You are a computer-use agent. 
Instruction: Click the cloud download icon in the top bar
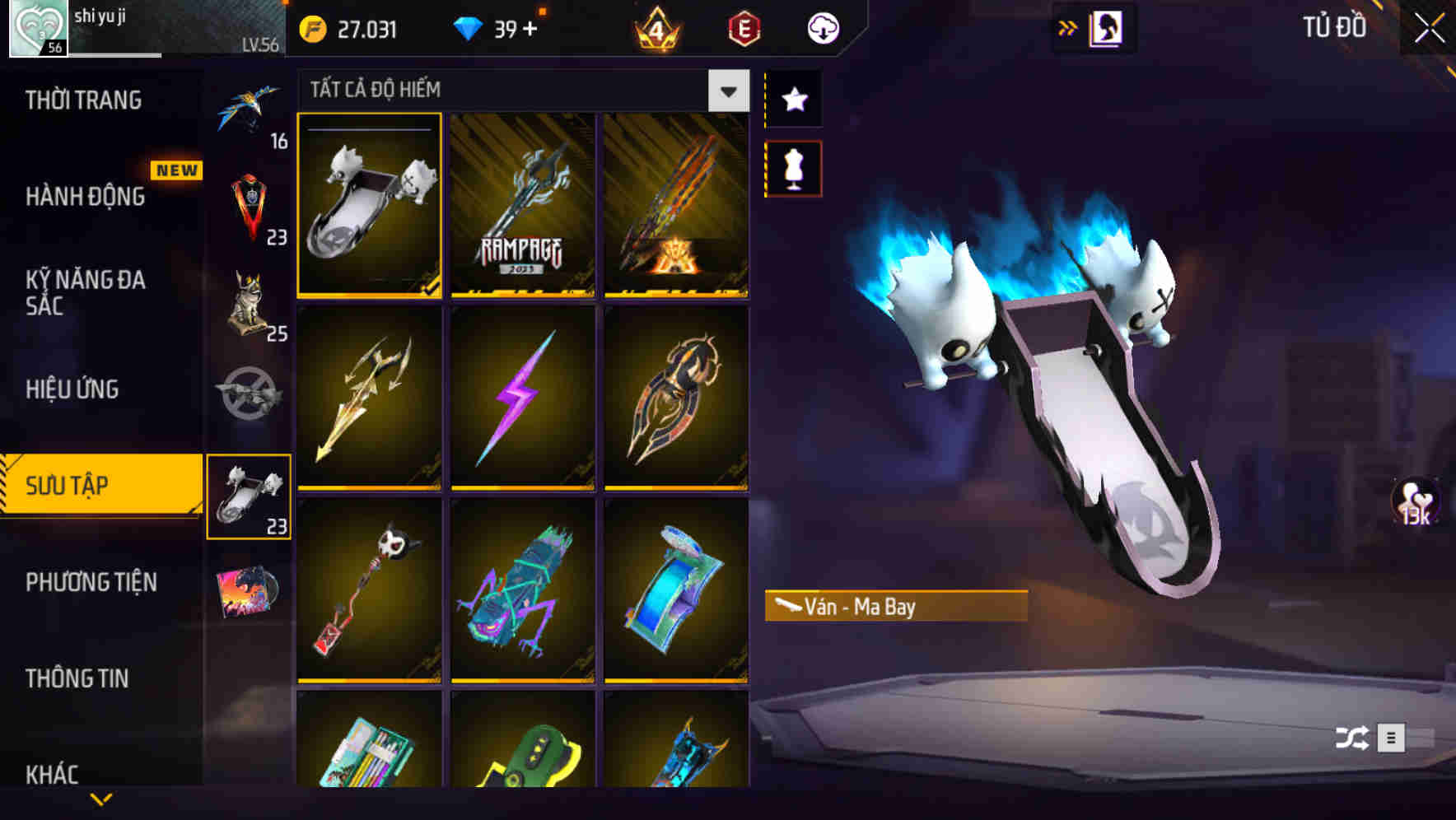pos(821,27)
